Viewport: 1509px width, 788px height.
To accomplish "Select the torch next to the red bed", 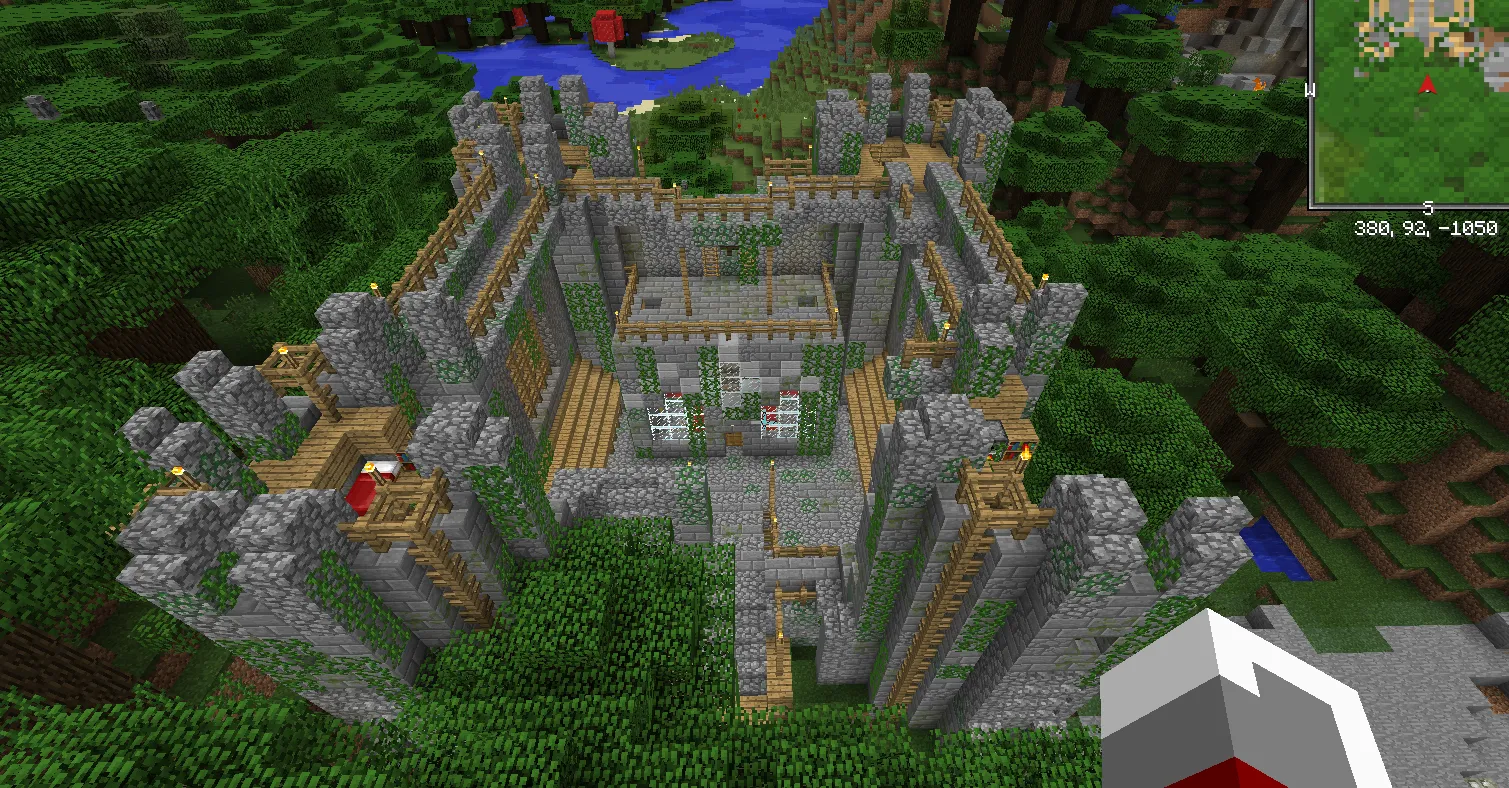I will (368, 467).
